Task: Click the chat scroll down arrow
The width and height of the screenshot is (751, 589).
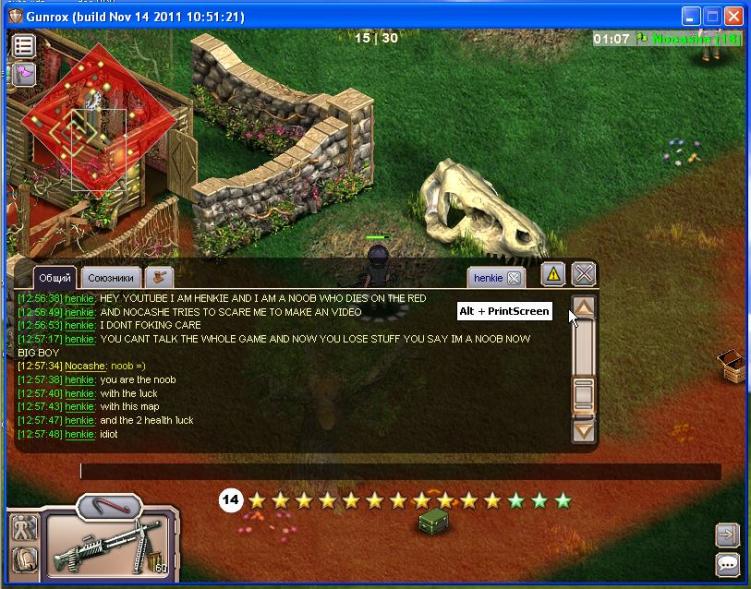Action: click(x=584, y=431)
